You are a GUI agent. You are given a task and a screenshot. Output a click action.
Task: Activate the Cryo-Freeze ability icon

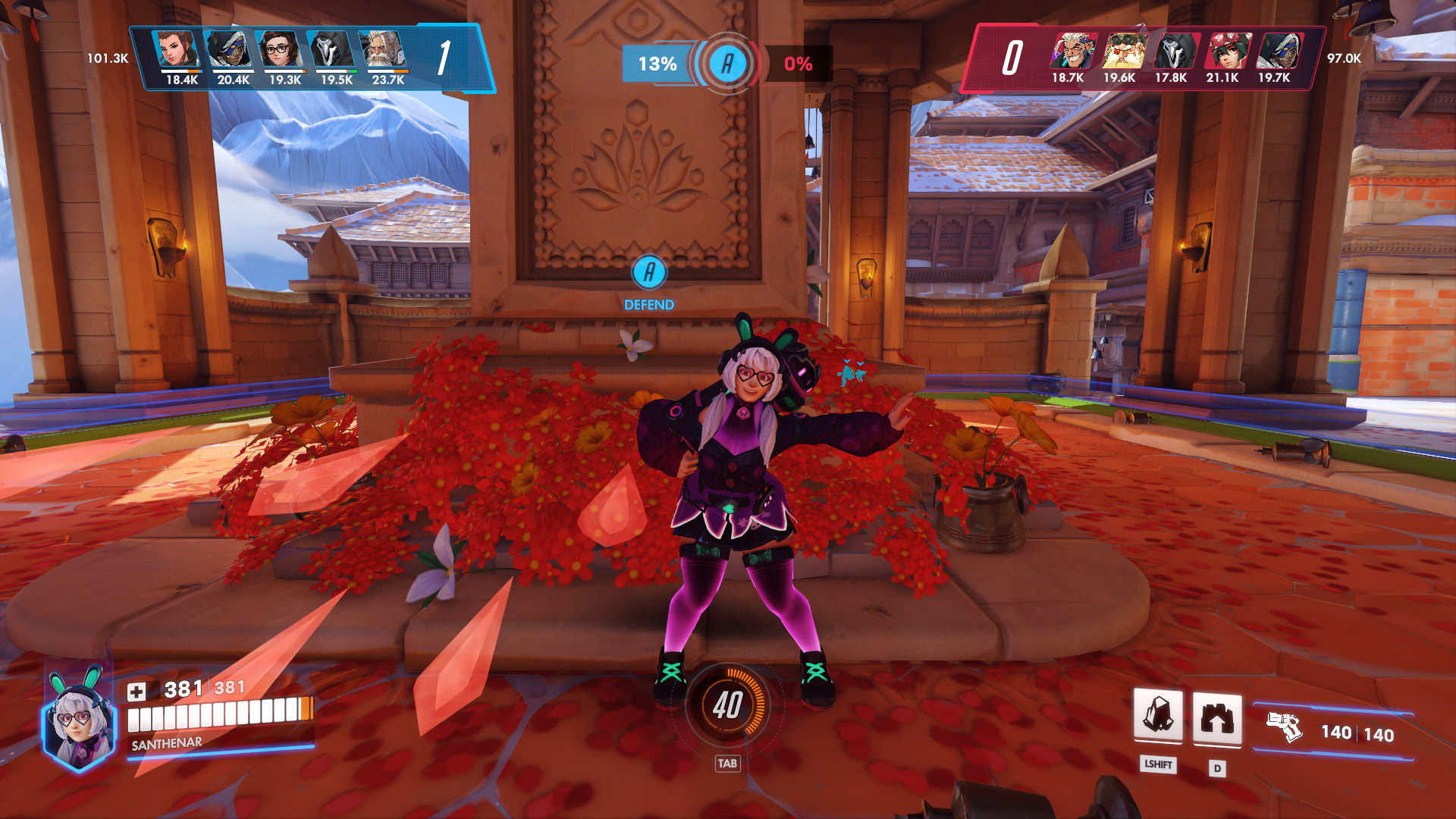click(x=1158, y=715)
